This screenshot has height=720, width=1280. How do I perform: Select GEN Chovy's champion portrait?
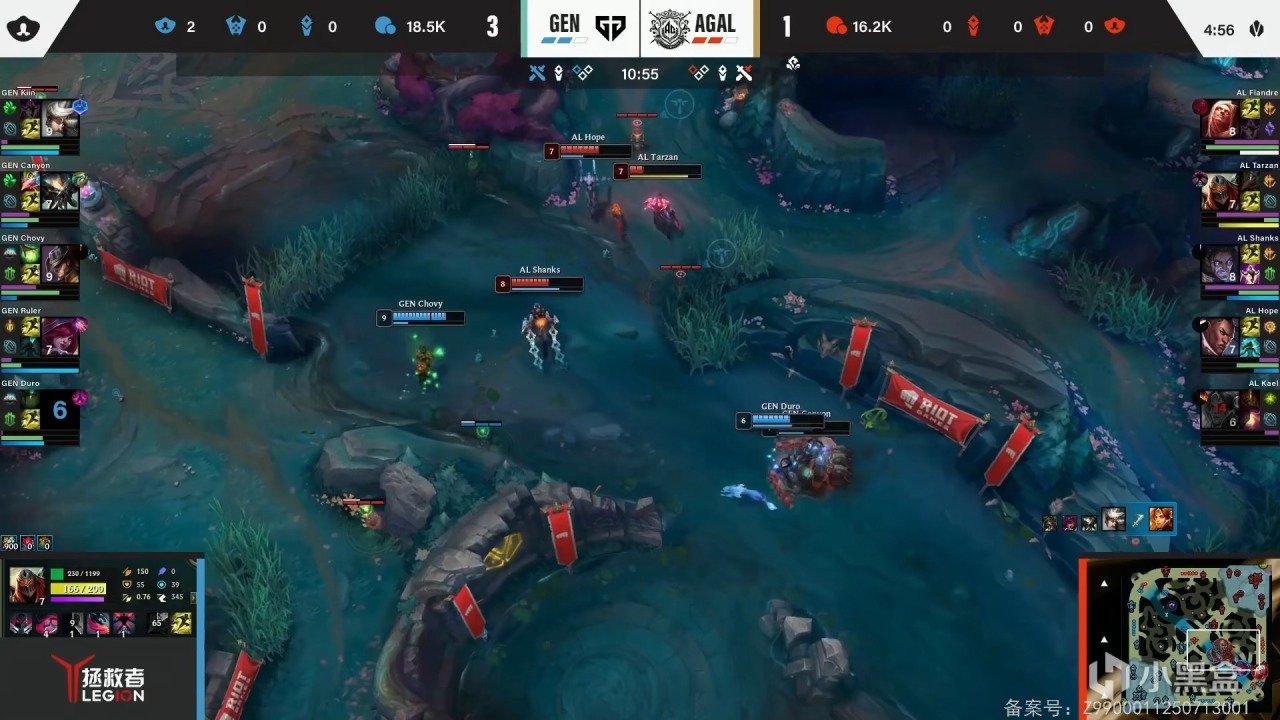pos(59,264)
